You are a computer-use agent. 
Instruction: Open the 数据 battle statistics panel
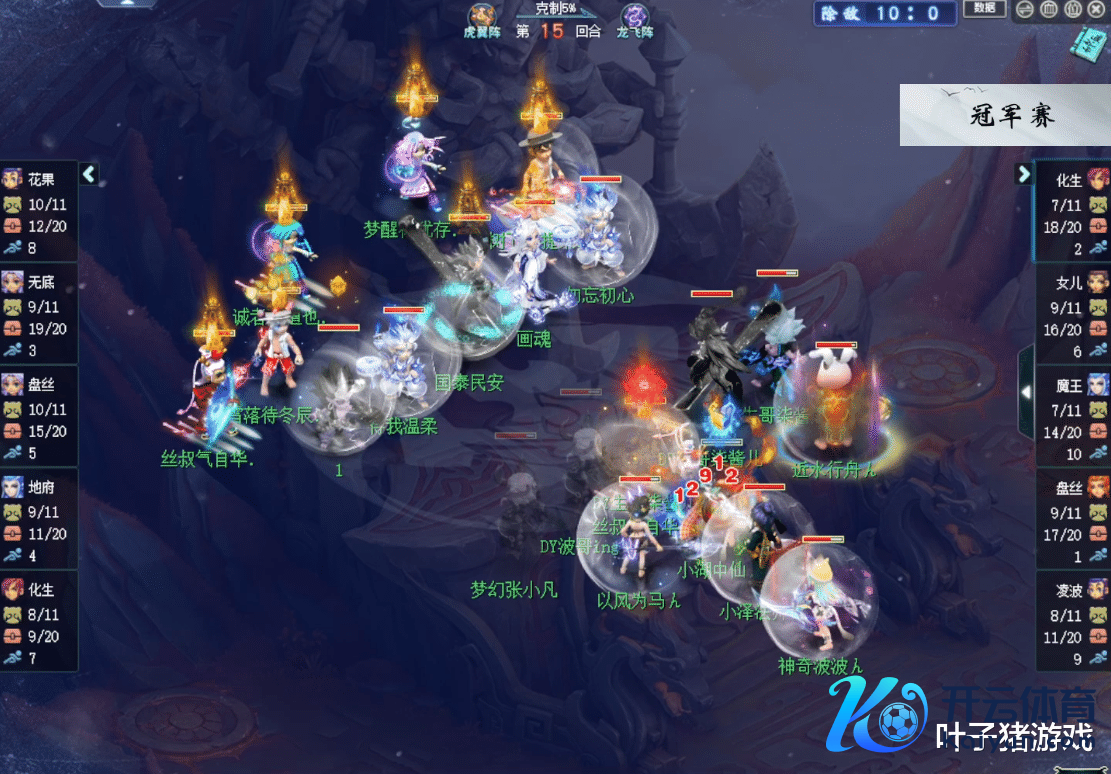point(984,9)
